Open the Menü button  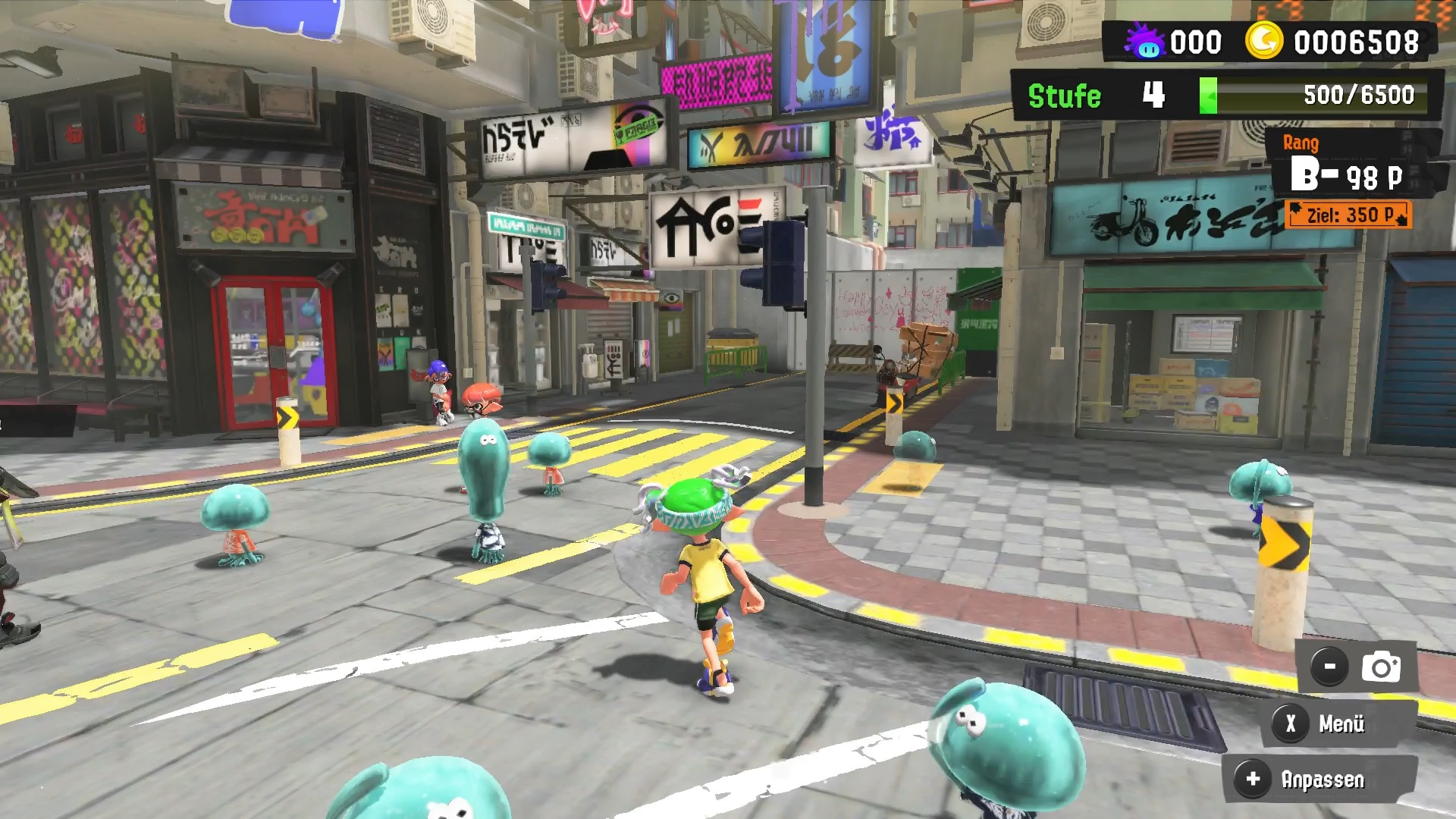tap(1326, 723)
